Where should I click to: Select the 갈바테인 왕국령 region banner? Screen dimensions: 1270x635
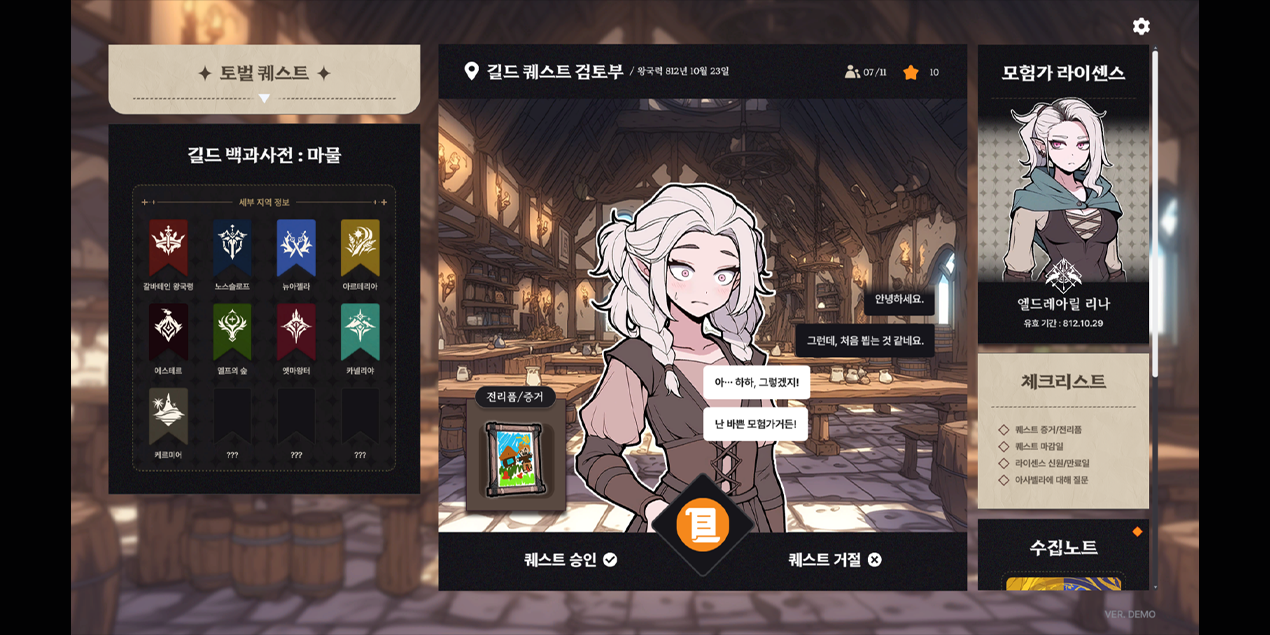pos(168,247)
